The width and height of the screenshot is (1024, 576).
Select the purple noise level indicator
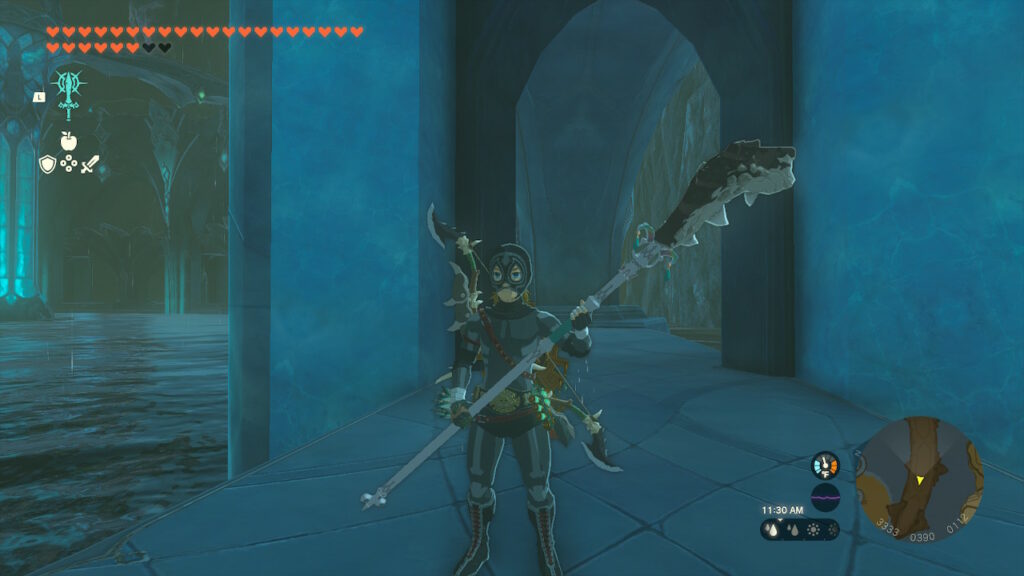click(x=825, y=497)
